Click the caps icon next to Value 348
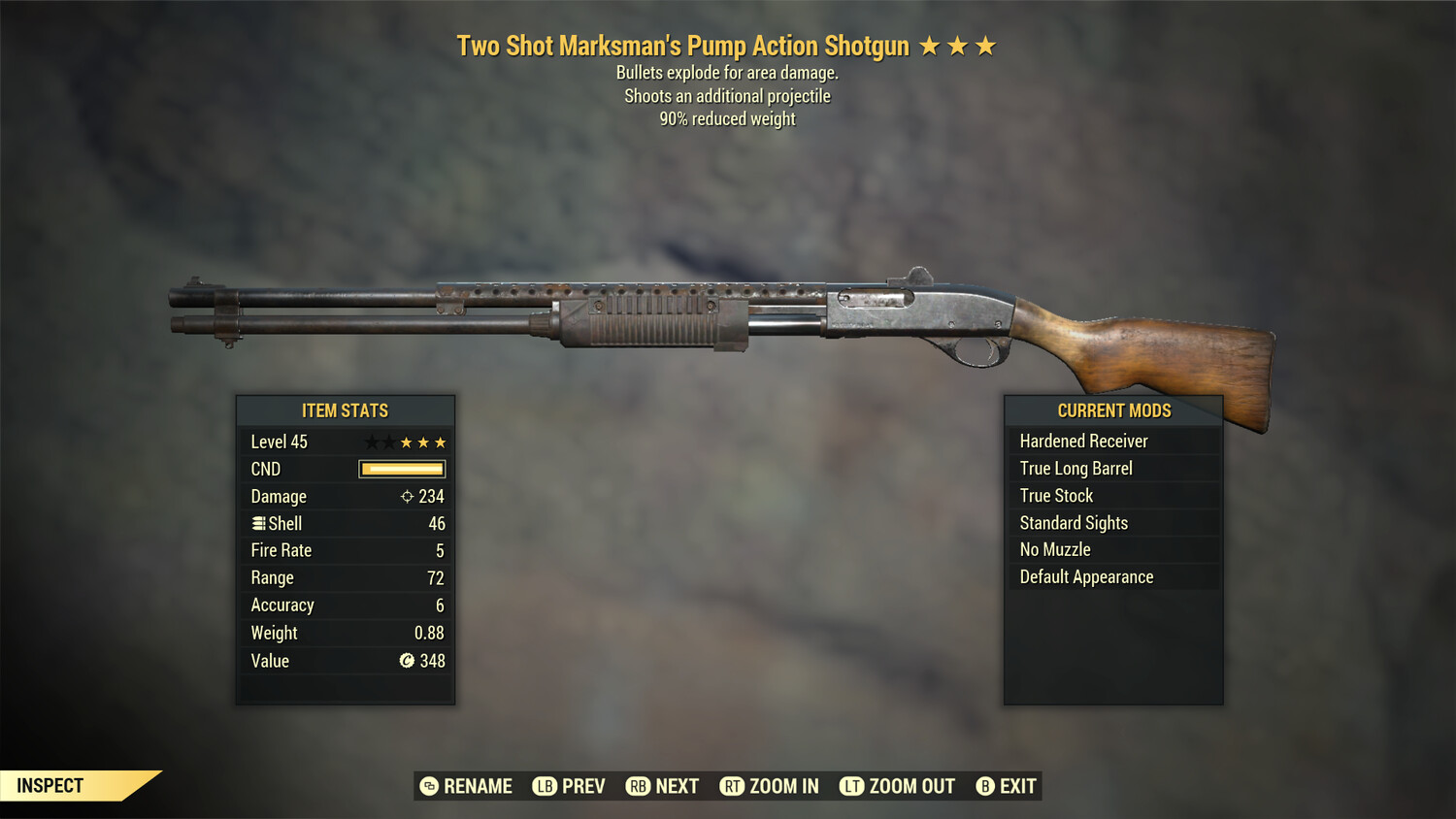This screenshot has width=1456, height=819. pyautogui.click(x=407, y=661)
